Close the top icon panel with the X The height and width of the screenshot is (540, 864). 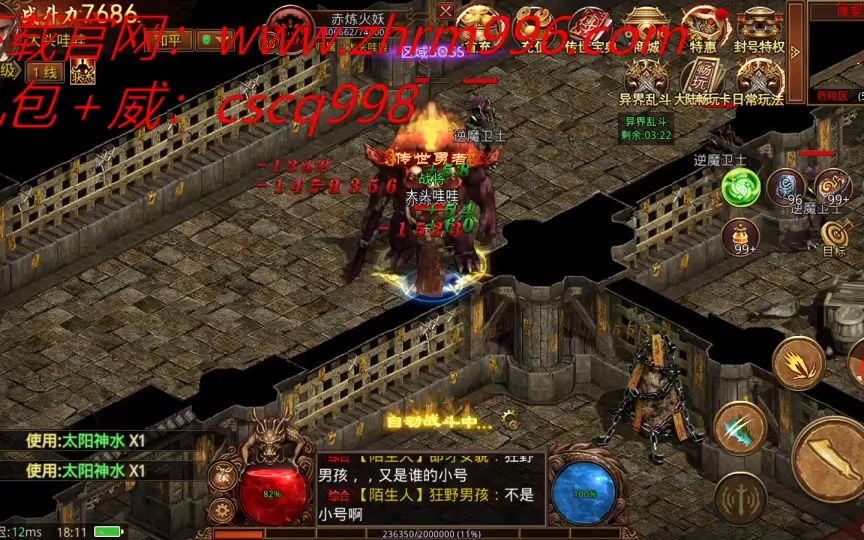pos(446,12)
